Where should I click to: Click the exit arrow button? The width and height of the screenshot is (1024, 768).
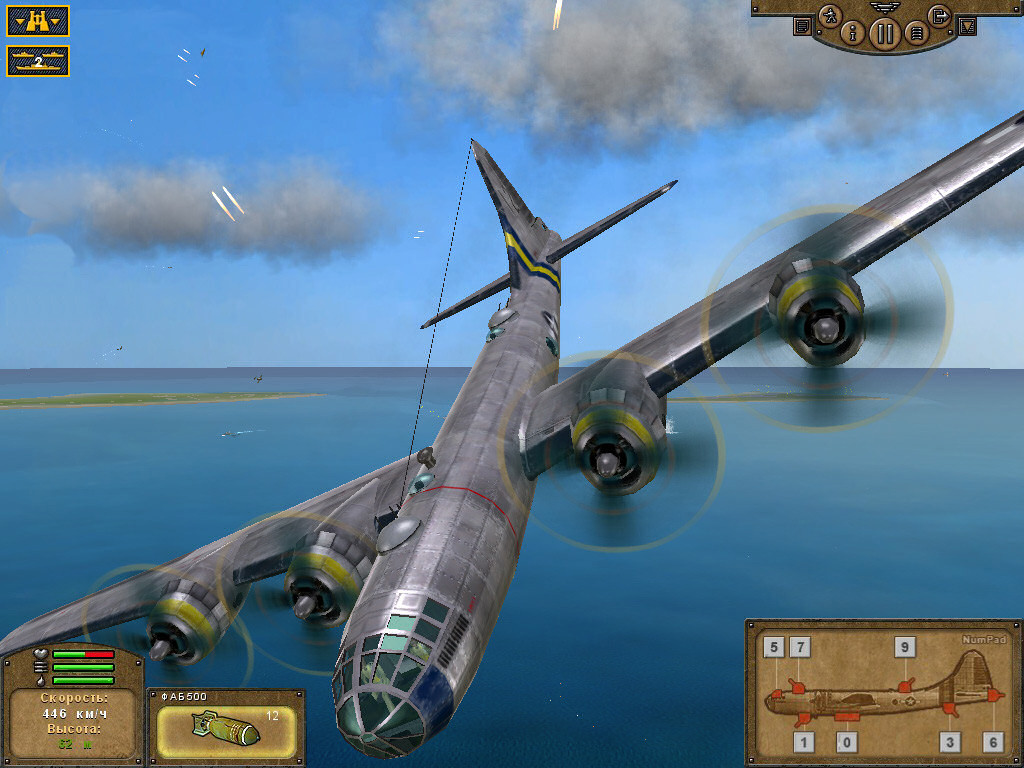(x=938, y=15)
